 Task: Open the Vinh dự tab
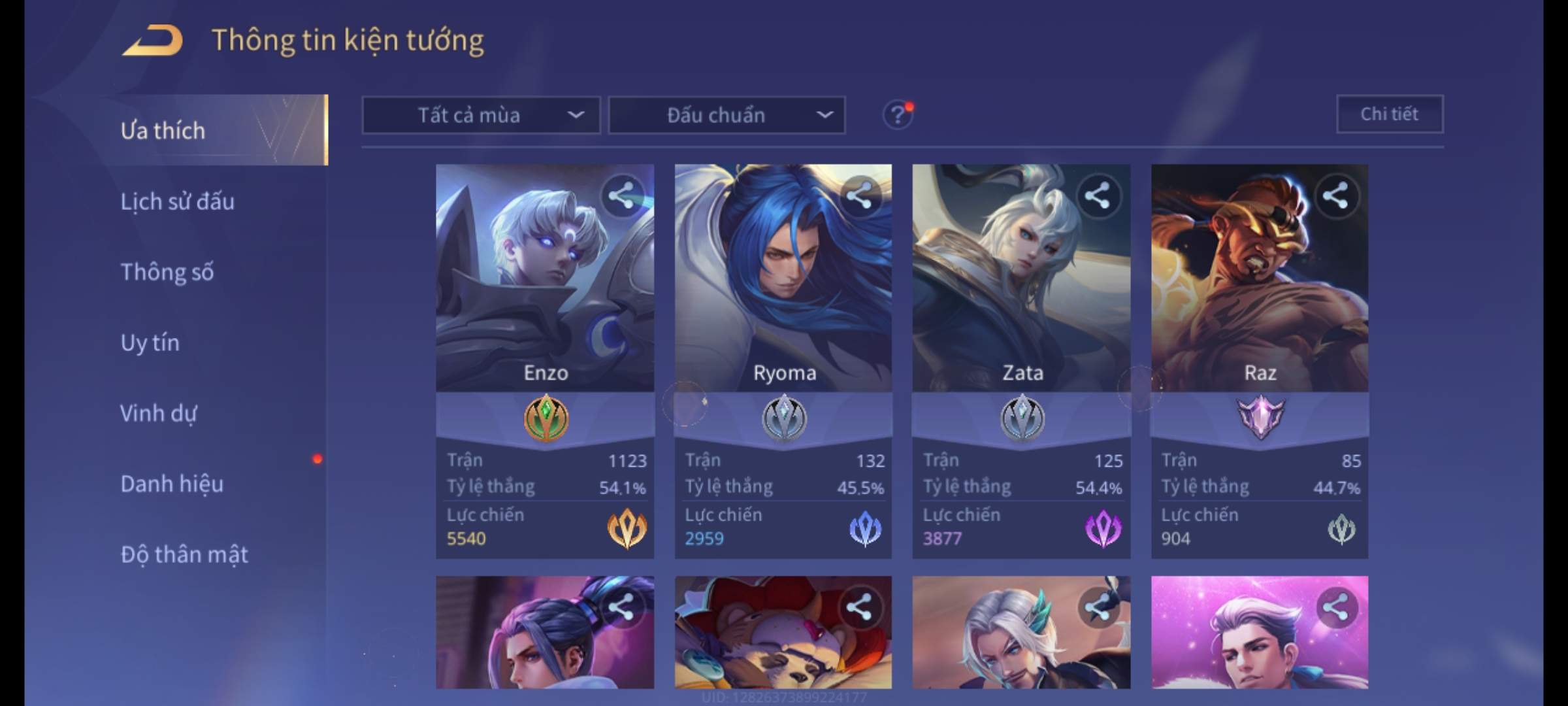pos(158,413)
